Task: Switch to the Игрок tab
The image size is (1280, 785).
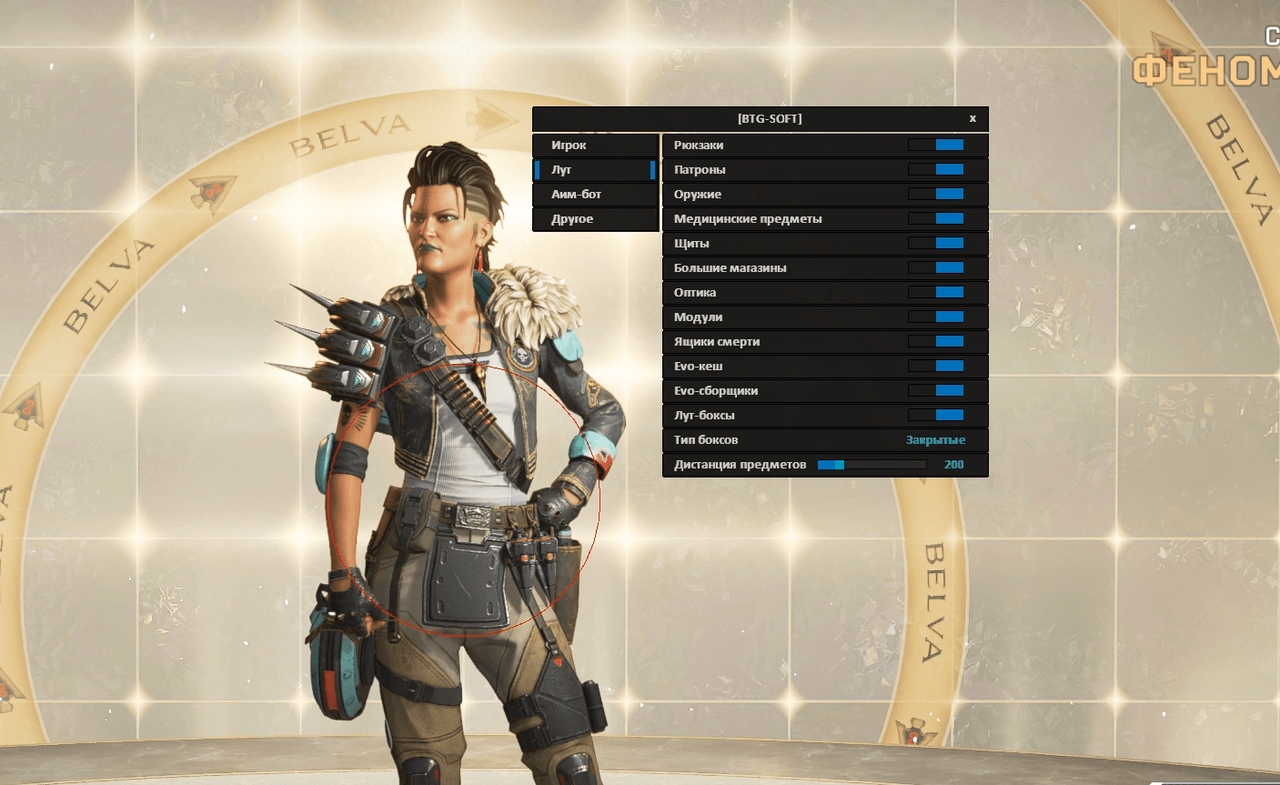Action: click(595, 145)
